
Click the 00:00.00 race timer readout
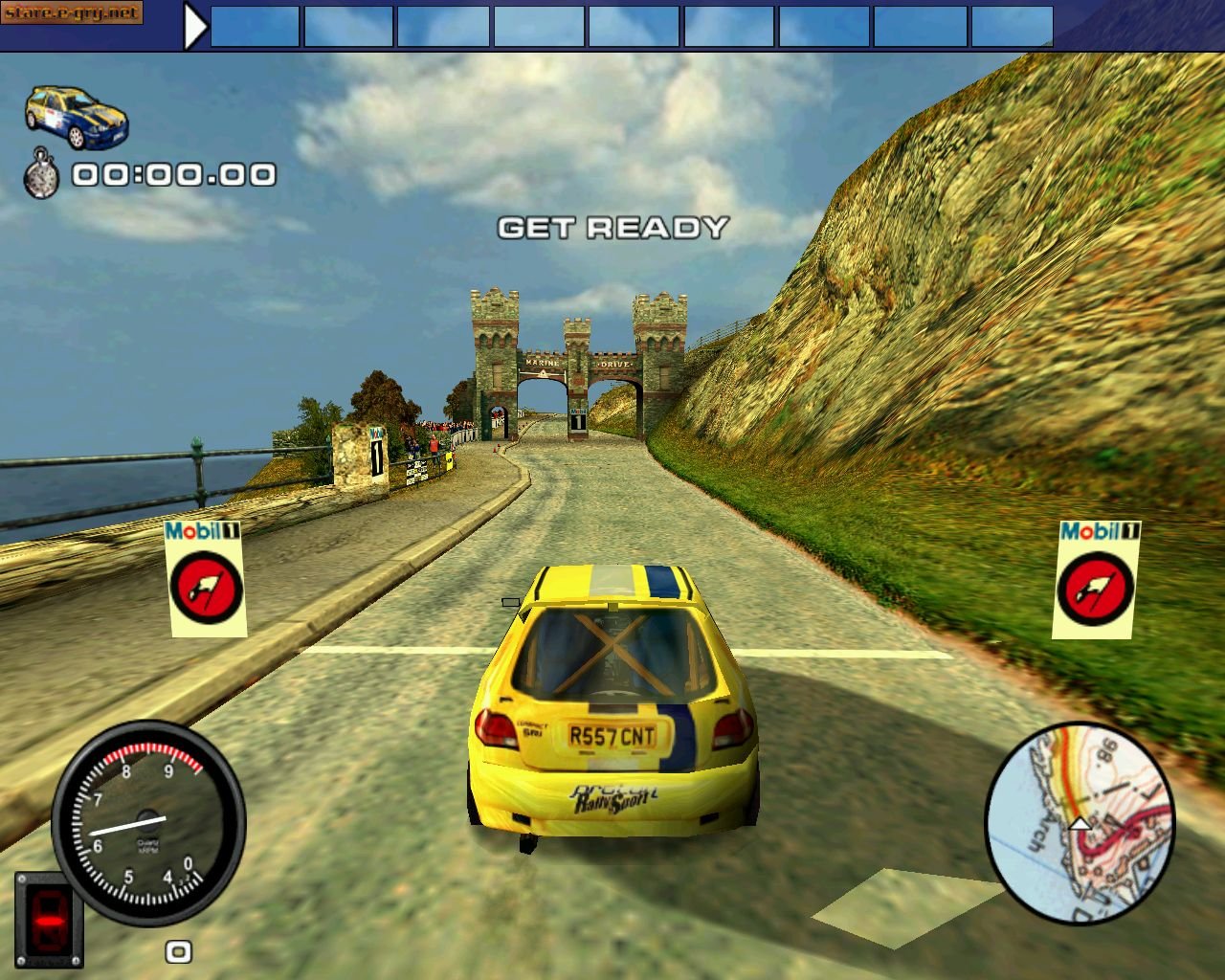coord(172,175)
